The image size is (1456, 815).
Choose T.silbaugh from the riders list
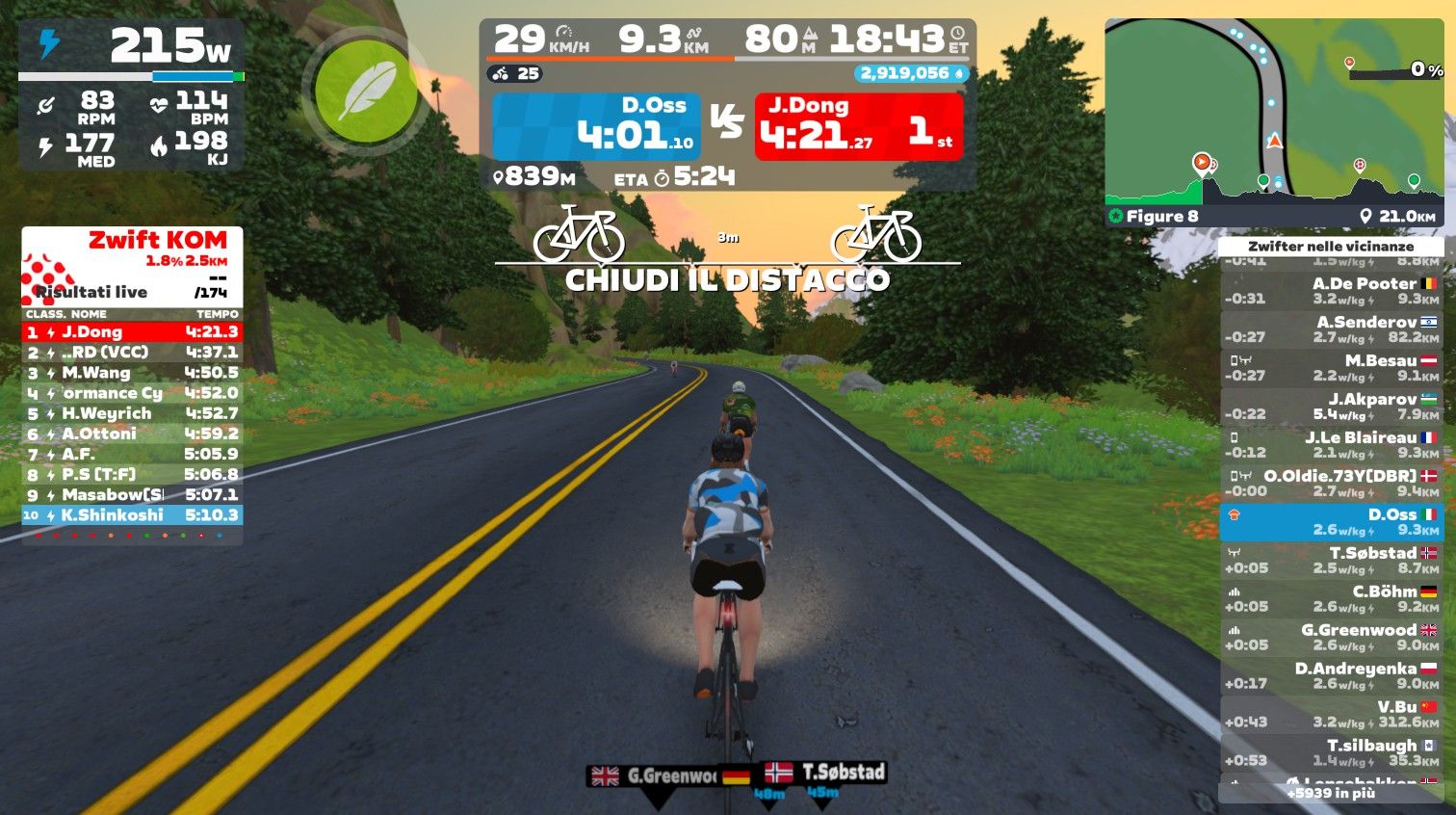click(1332, 753)
